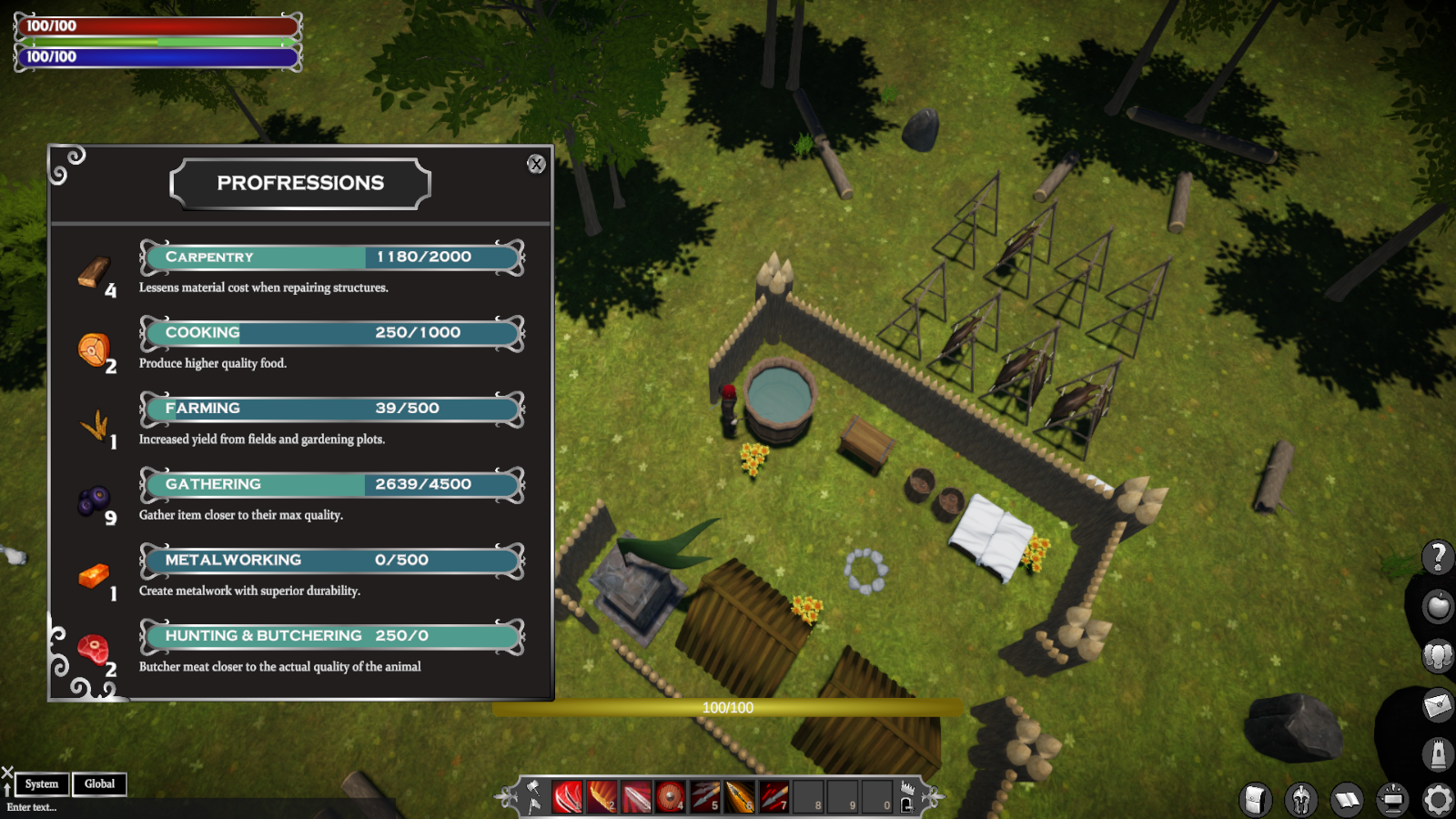1456x819 pixels.
Task: Select the Gathering profession bar
Action: click(x=332, y=484)
